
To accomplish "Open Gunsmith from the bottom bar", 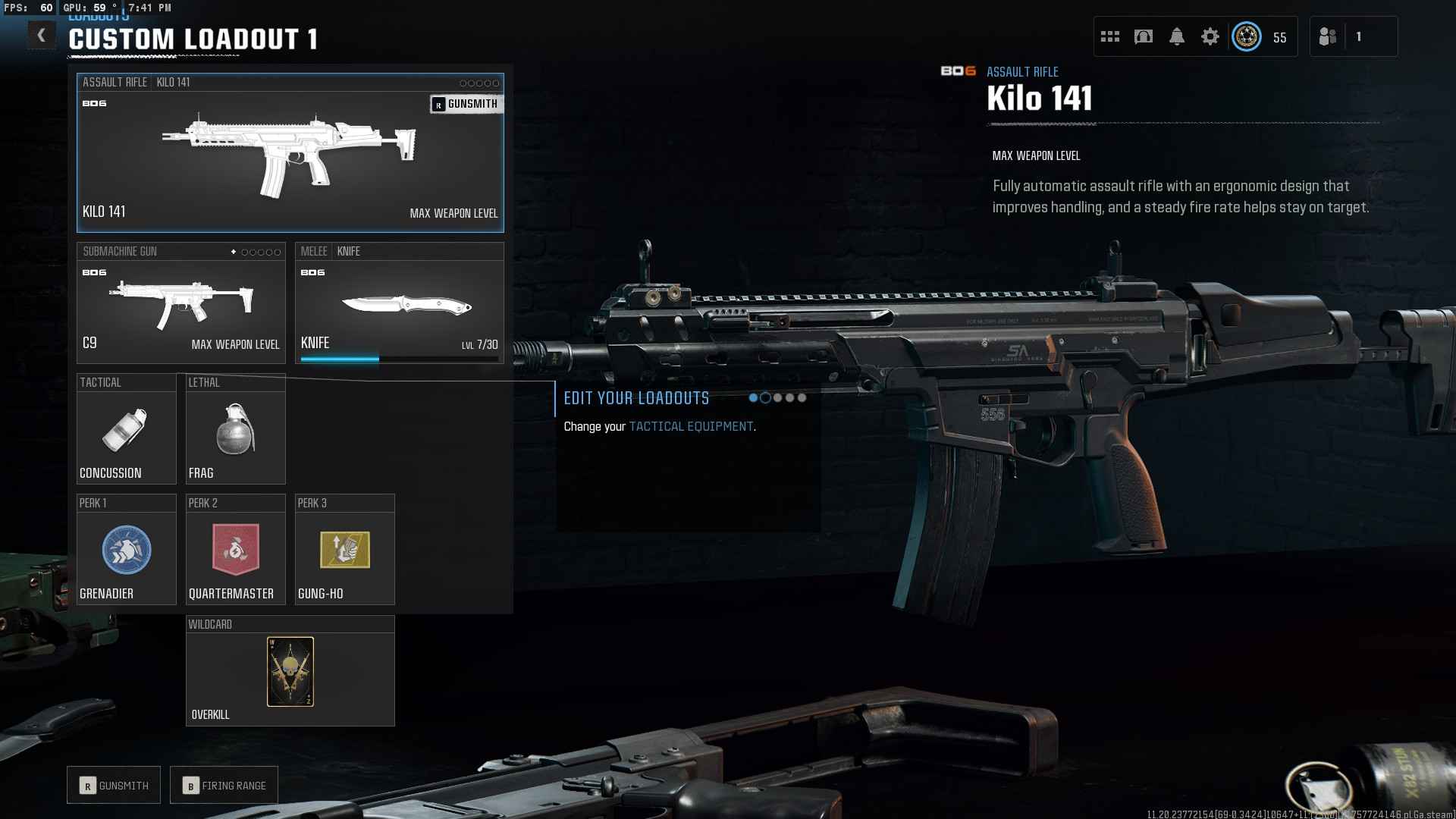I will [x=114, y=786].
